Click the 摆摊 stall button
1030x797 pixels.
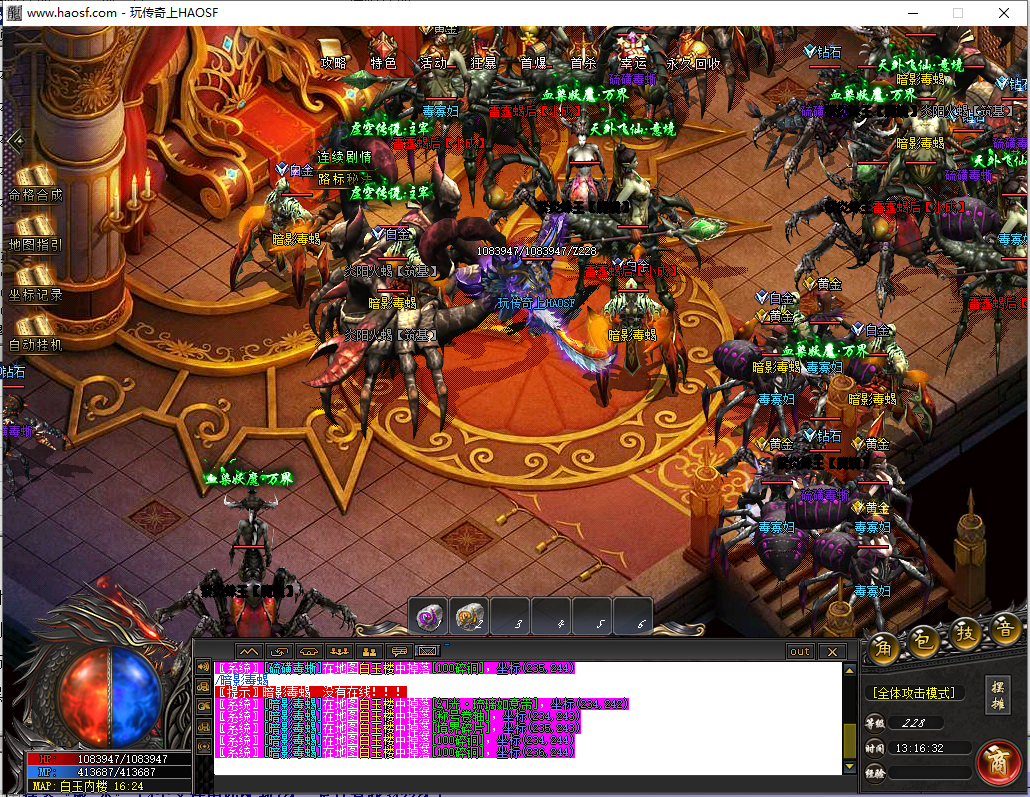point(998,691)
